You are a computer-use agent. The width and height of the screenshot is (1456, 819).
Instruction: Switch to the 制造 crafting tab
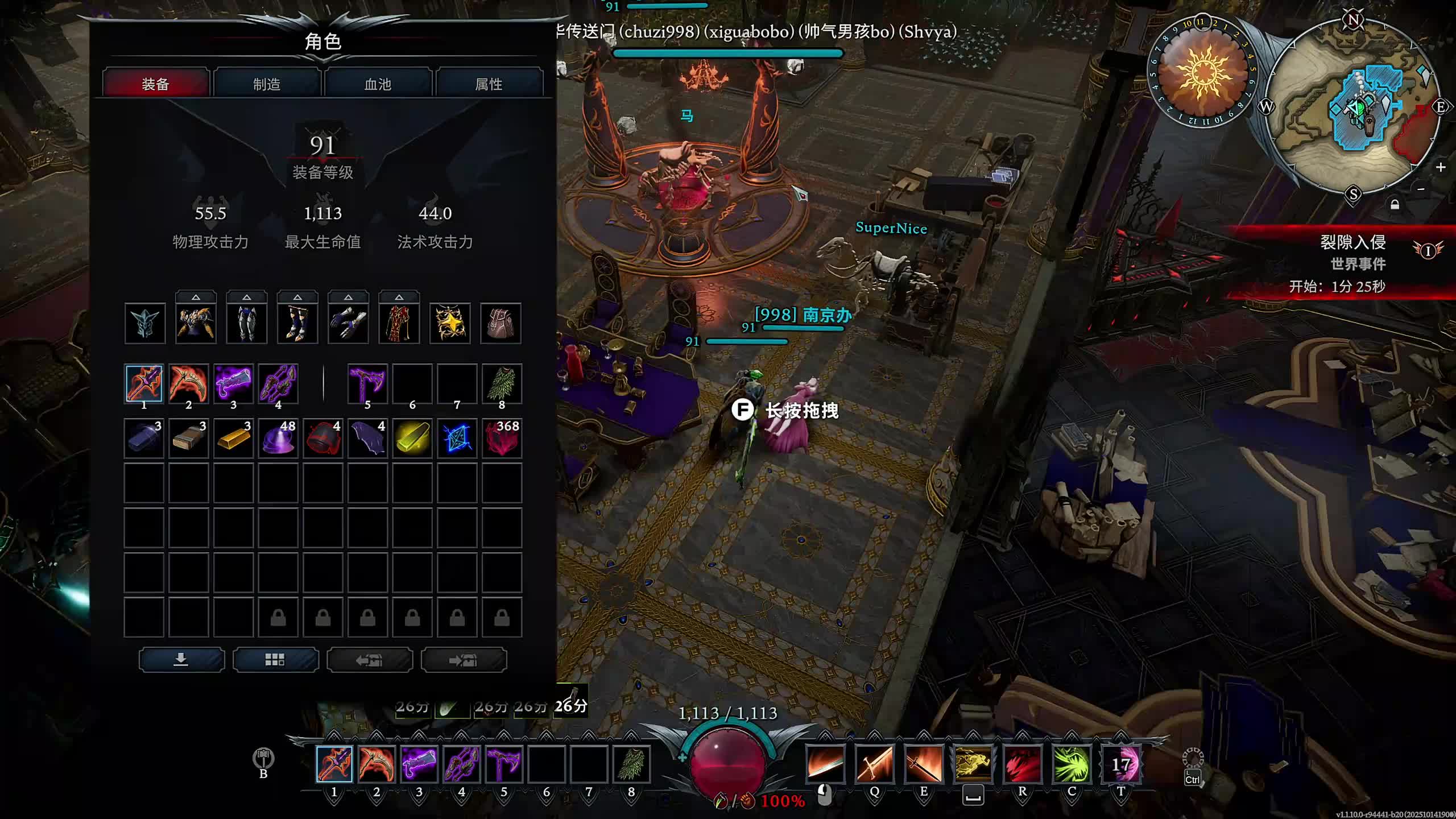(x=266, y=84)
